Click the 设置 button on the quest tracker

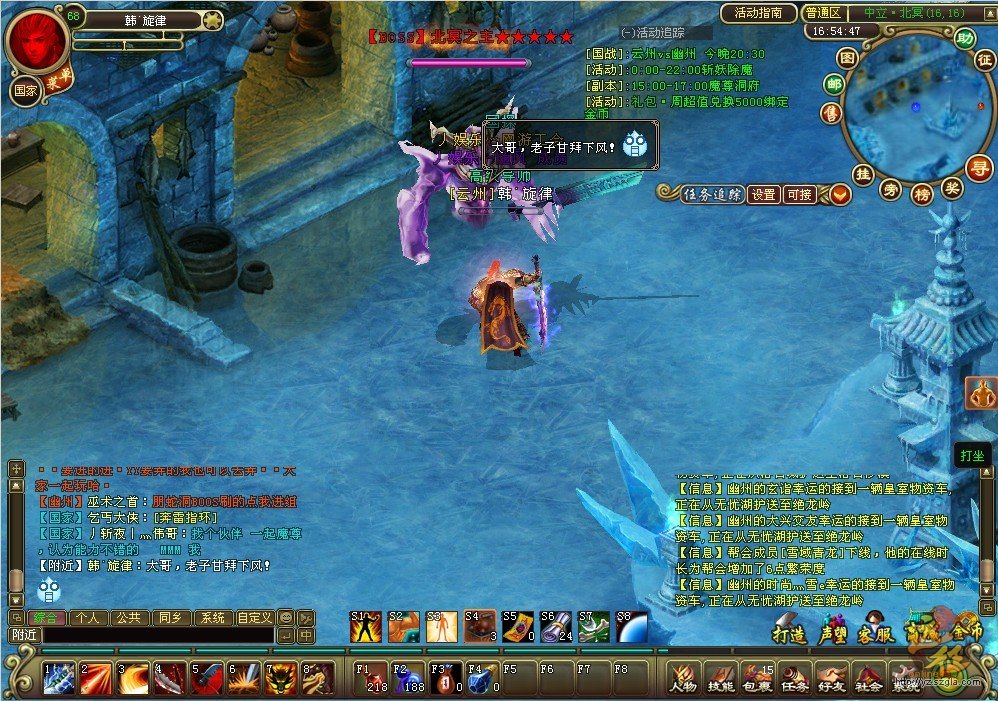click(764, 195)
